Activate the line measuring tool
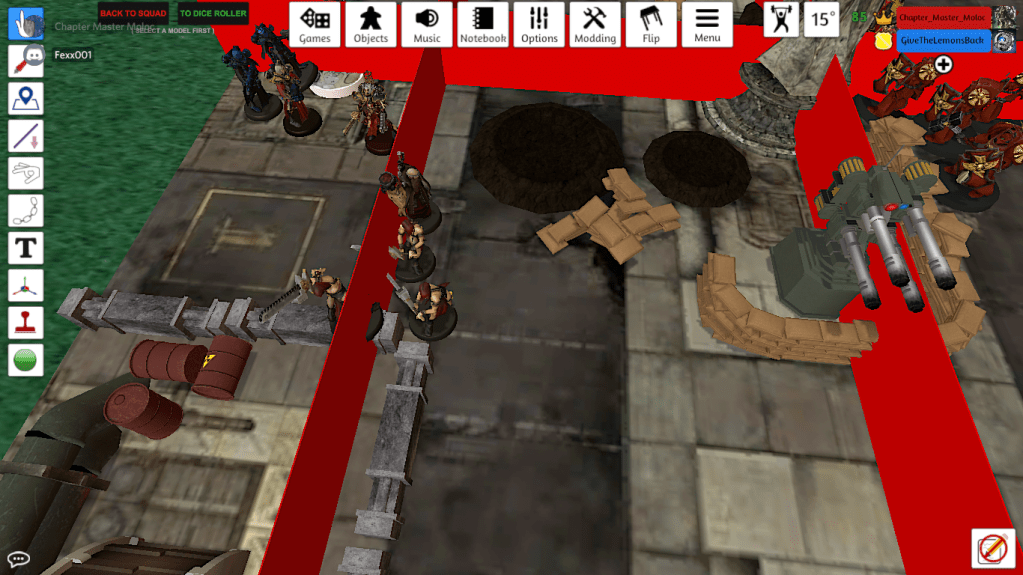The width and height of the screenshot is (1023, 575). 26,135
